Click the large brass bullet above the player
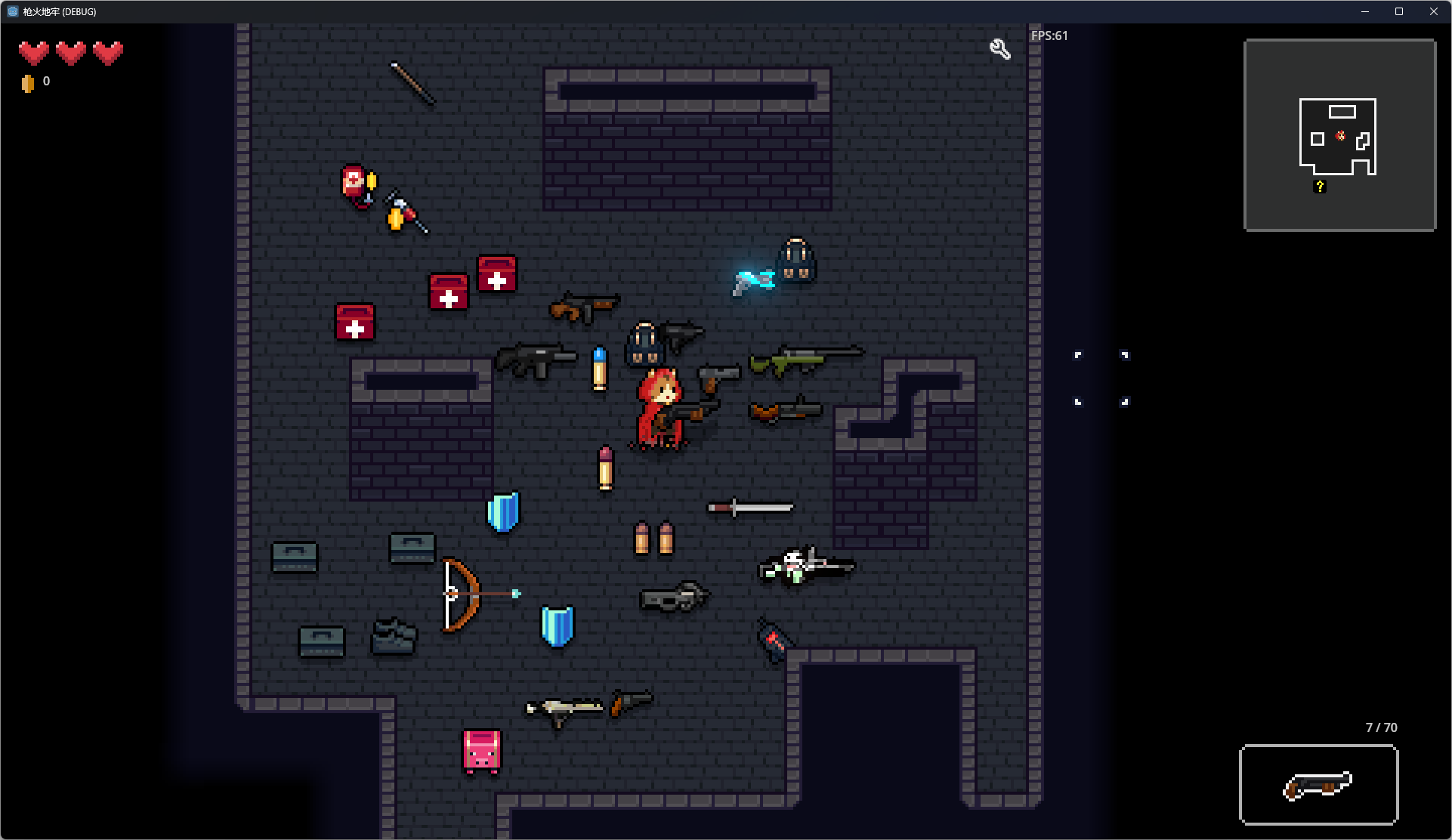 (x=599, y=369)
